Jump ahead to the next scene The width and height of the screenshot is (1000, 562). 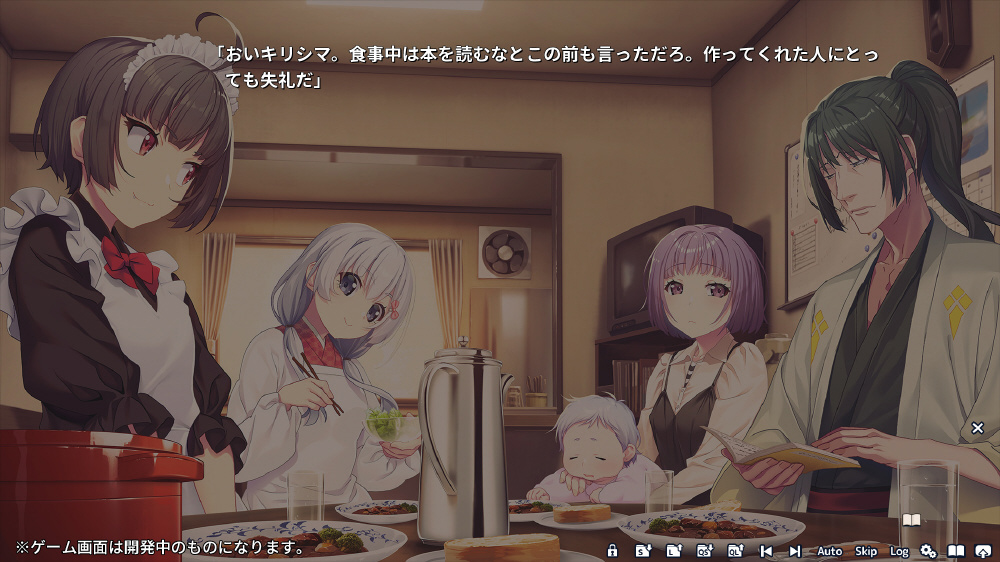click(795, 551)
